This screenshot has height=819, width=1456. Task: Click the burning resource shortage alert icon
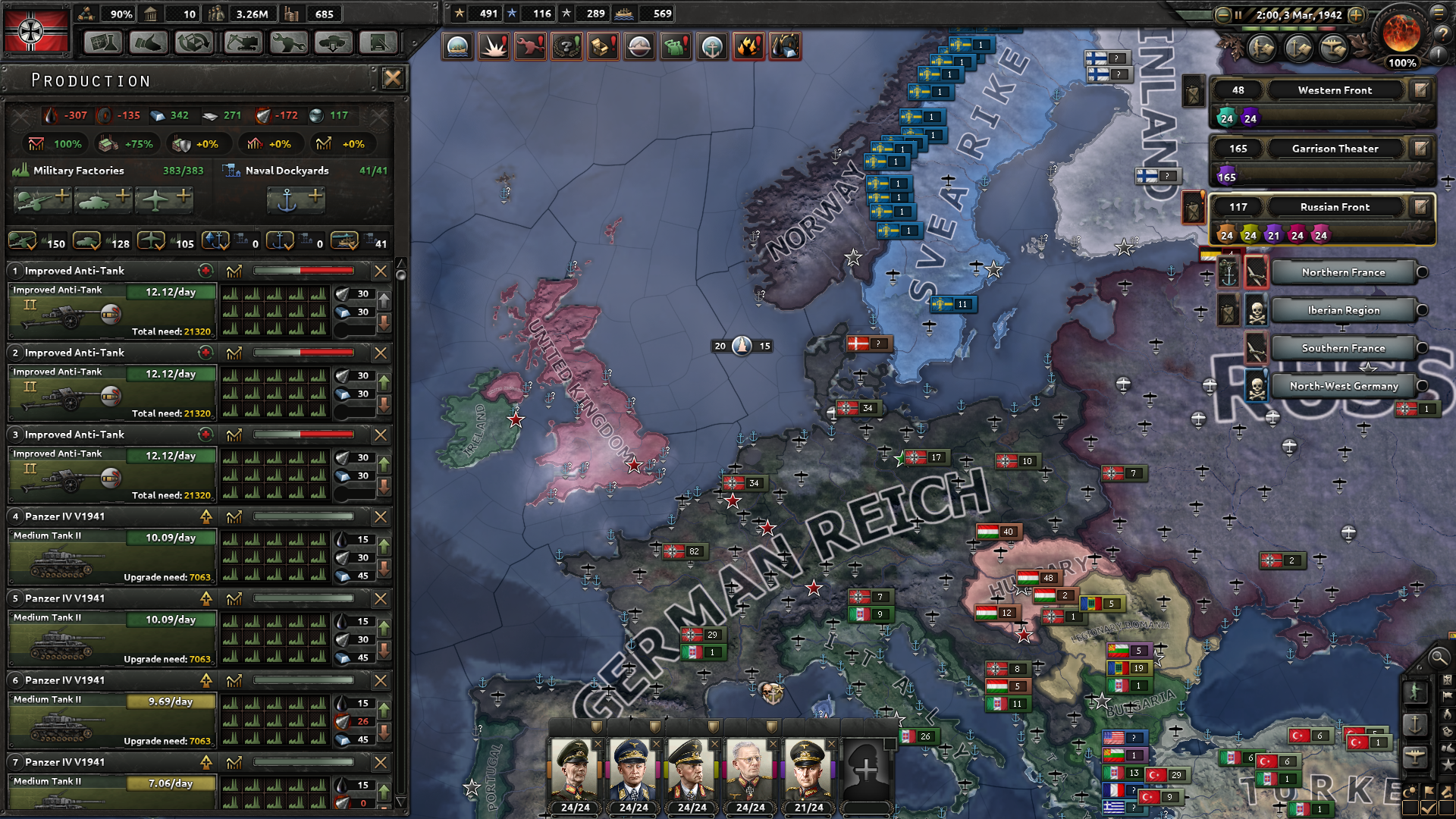[749, 46]
